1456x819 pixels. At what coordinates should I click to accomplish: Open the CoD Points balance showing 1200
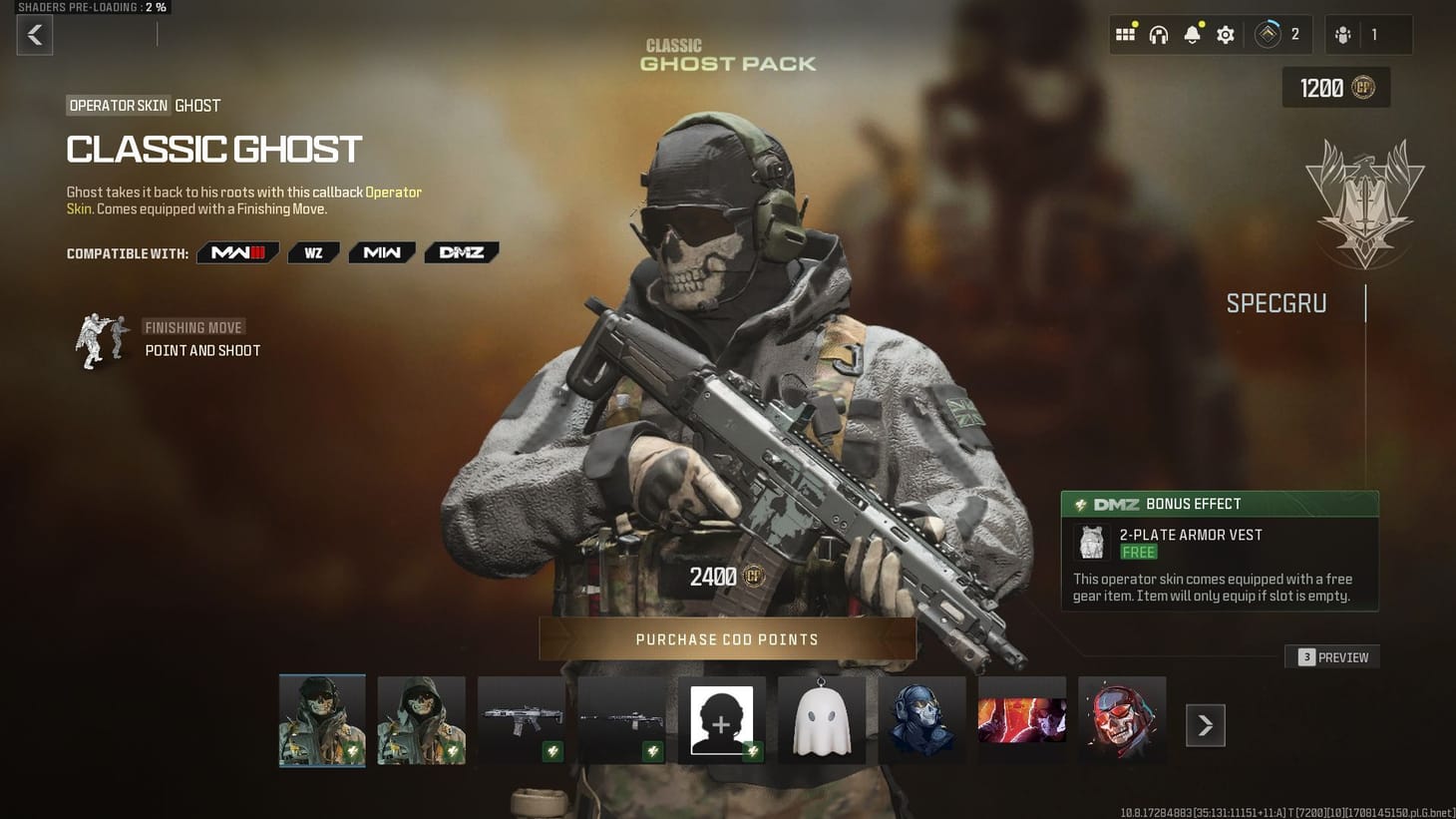1335,88
